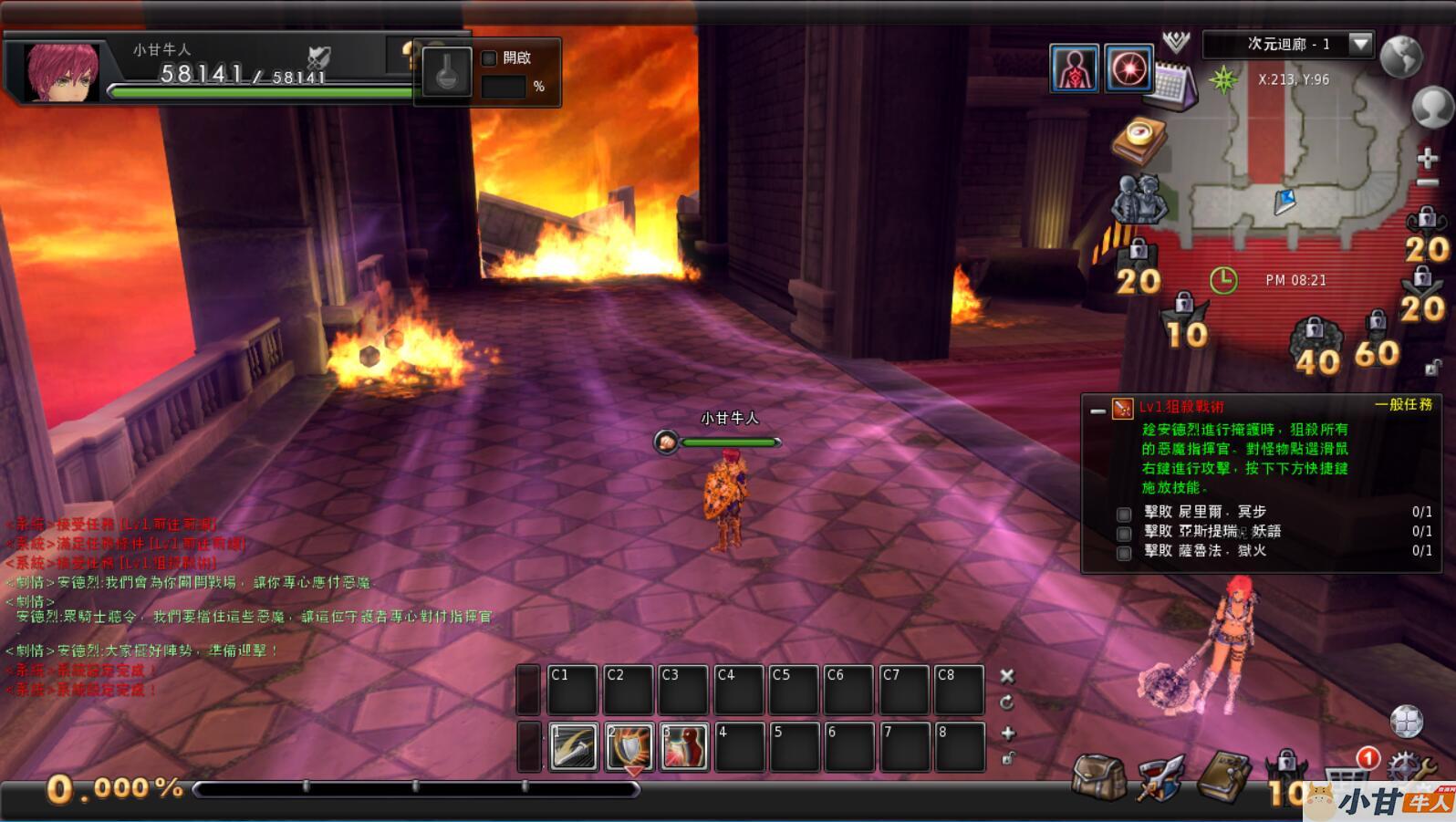Open the backpack inventory
Image resolution: width=1456 pixels, height=822 pixels.
click(1098, 776)
